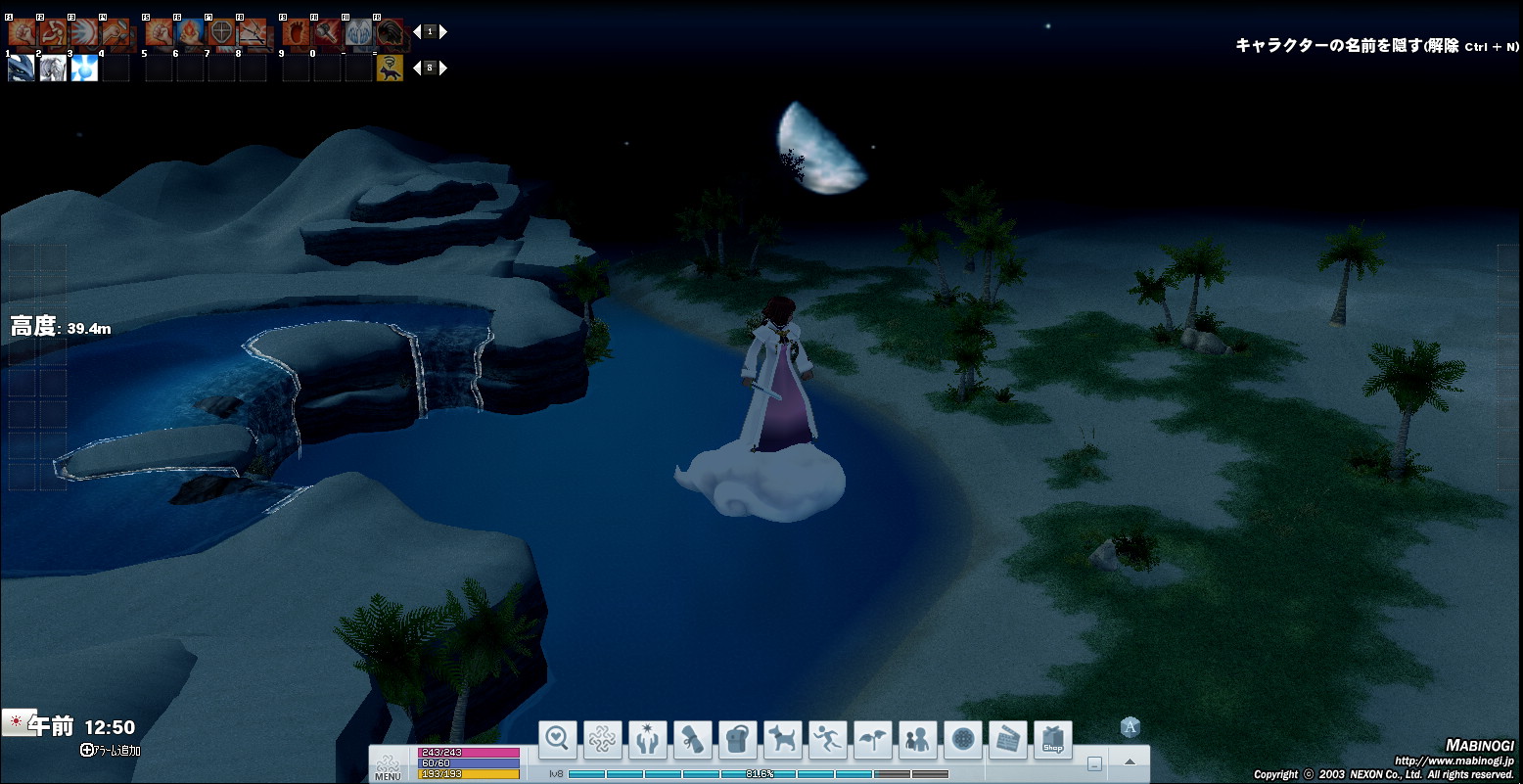Use the blue dragon hotbar slot
Image resolution: width=1523 pixels, height=784 pixels.
point(22,69)
